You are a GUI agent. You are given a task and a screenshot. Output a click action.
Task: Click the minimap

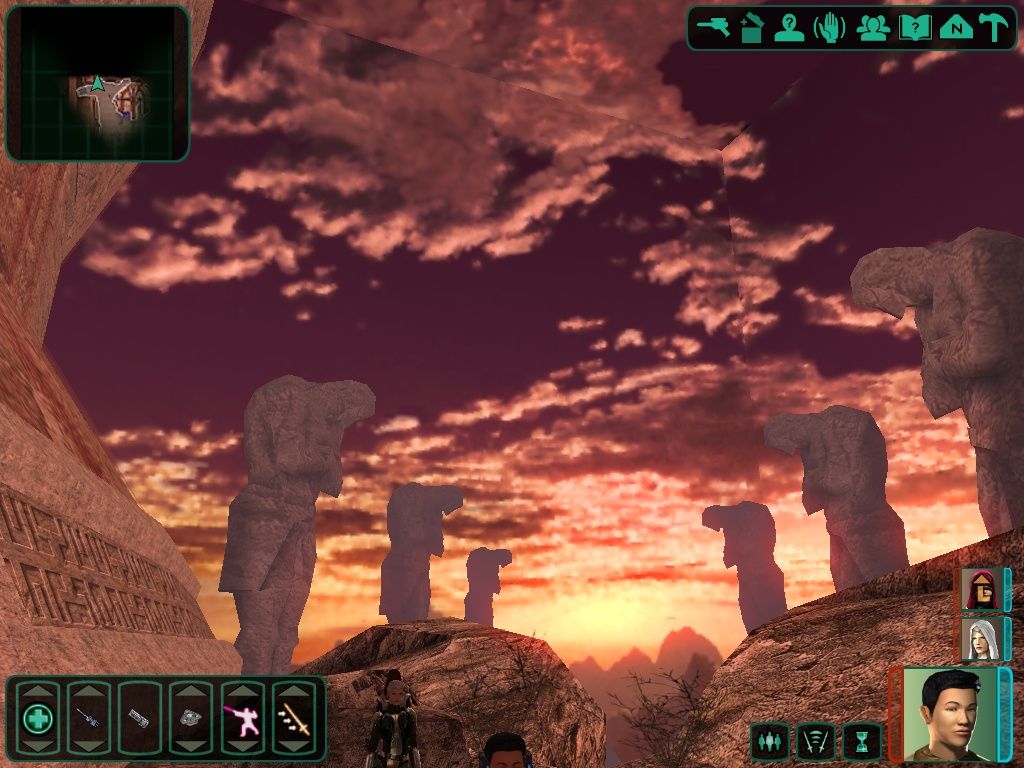pyautogui.click(x=98, y=84)
